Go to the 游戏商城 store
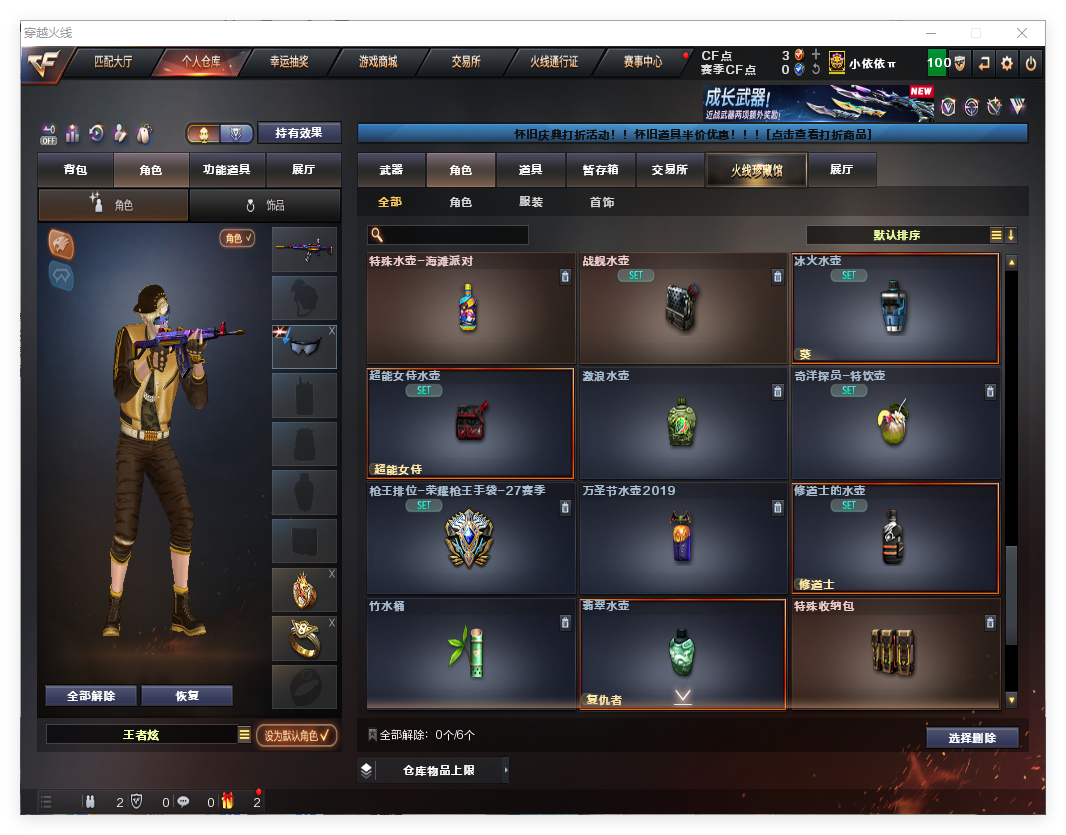Image resolution: width=1066 pixels, height=835 pixels. point(378,62)
